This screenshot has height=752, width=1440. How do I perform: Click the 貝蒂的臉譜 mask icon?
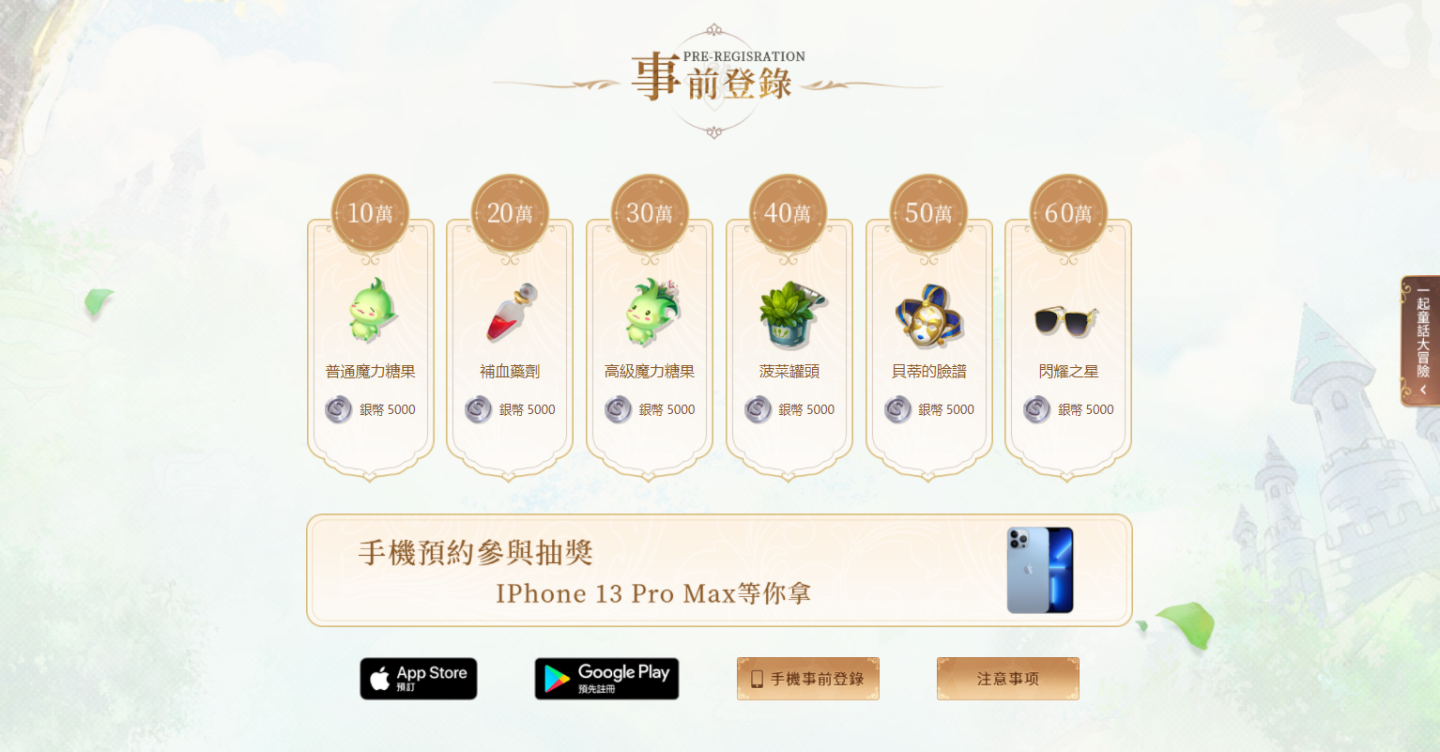(928, 315)
